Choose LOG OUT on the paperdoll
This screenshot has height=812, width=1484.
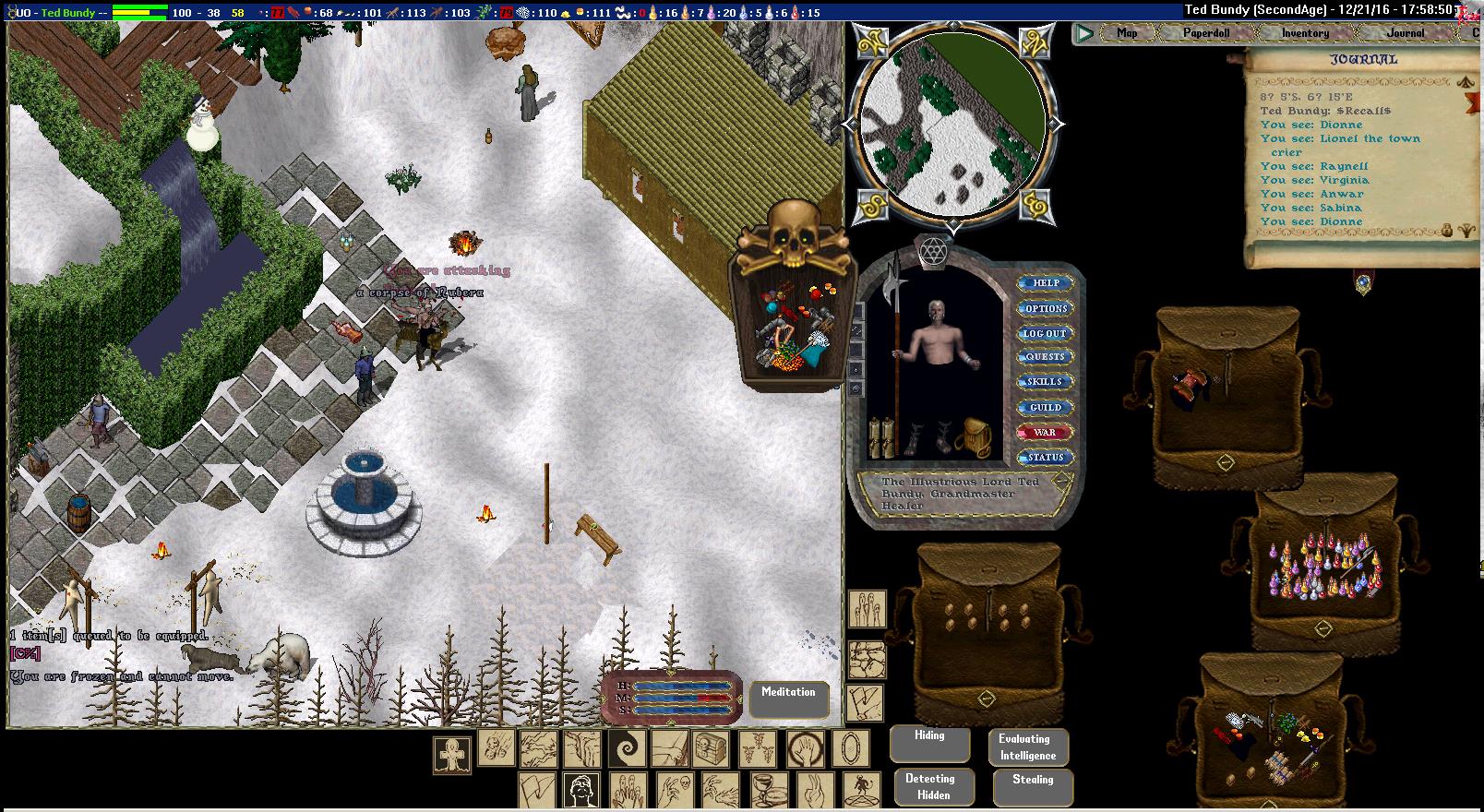(1045, 333)
